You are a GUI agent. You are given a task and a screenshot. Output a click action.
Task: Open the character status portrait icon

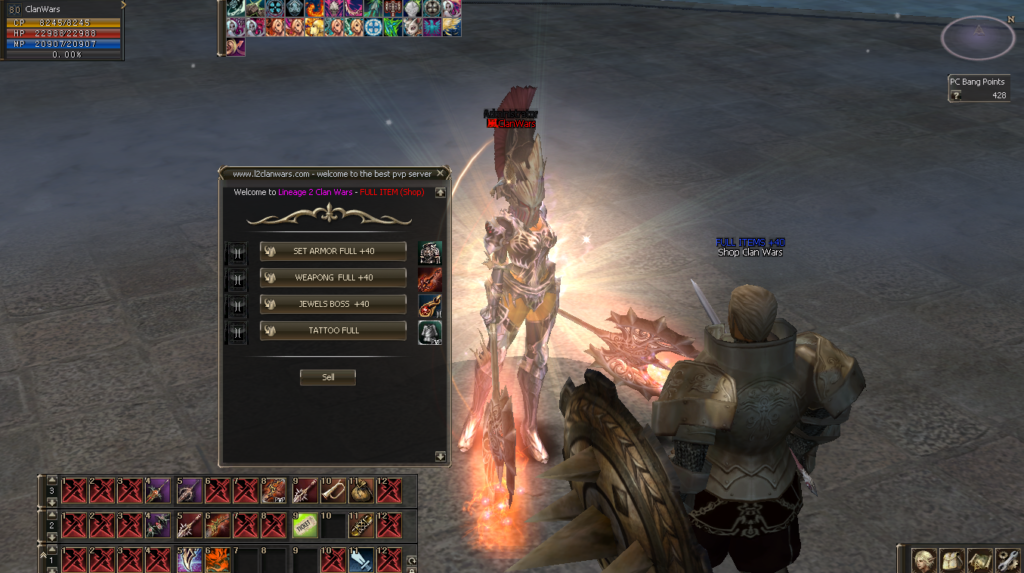[924, 560]
